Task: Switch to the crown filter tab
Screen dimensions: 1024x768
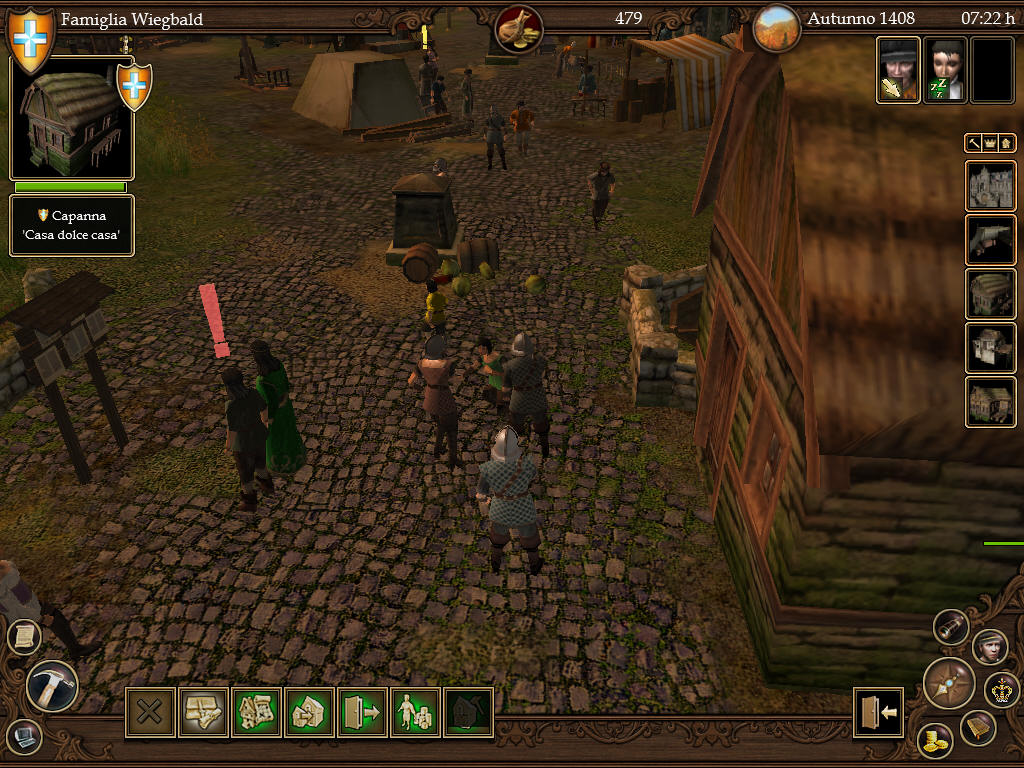Action: 990,144
